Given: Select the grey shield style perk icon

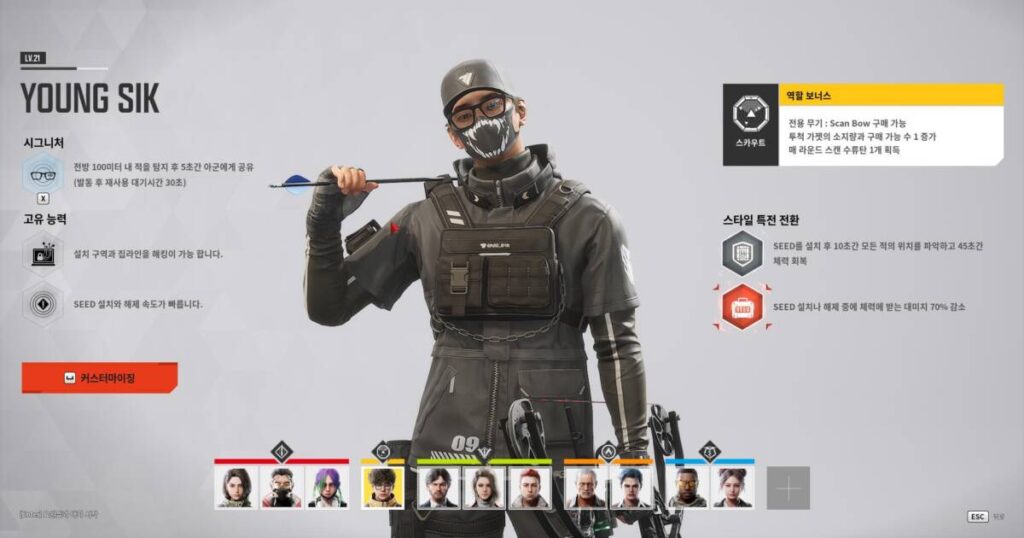Looking at the screenshot, I should (x=742, y=253).
